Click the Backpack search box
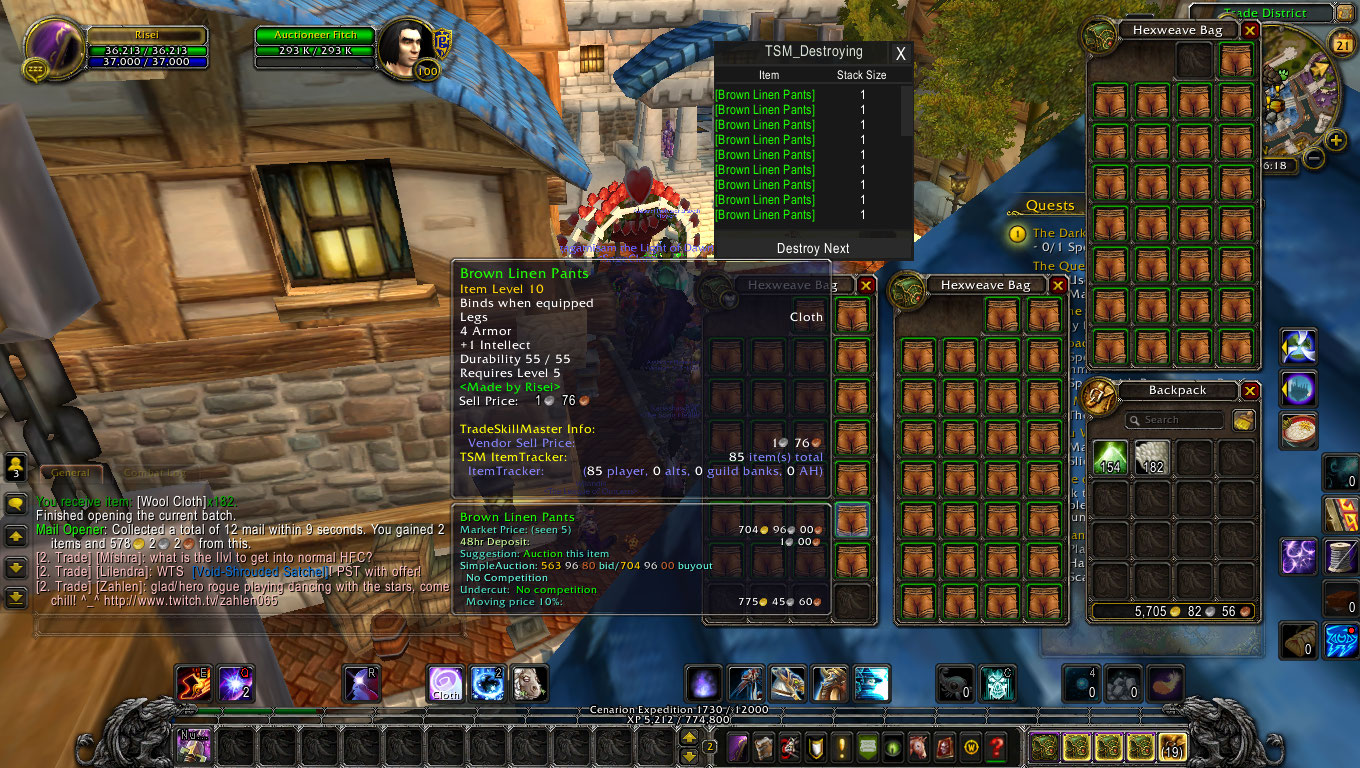Screen dimensions: 1360x768 (x=1175, y=420)
